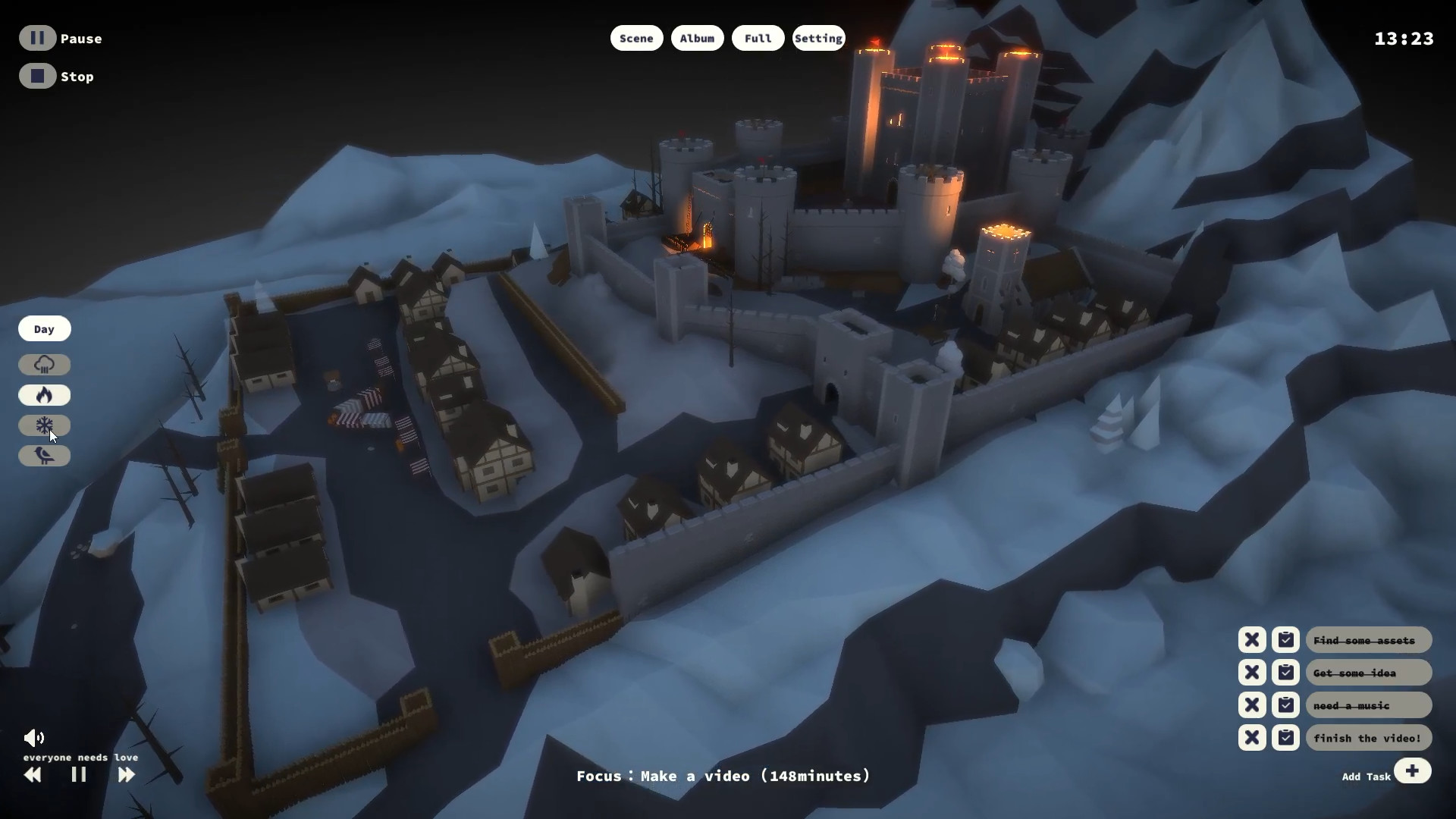1456x819 pixels.
Task: Open the Scene menu
Action: pos(636,38)
